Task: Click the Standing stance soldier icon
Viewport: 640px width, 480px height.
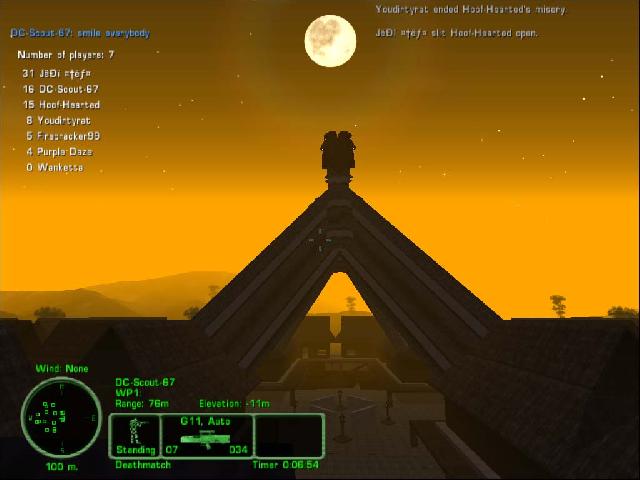Action: [x=135, y=431]
